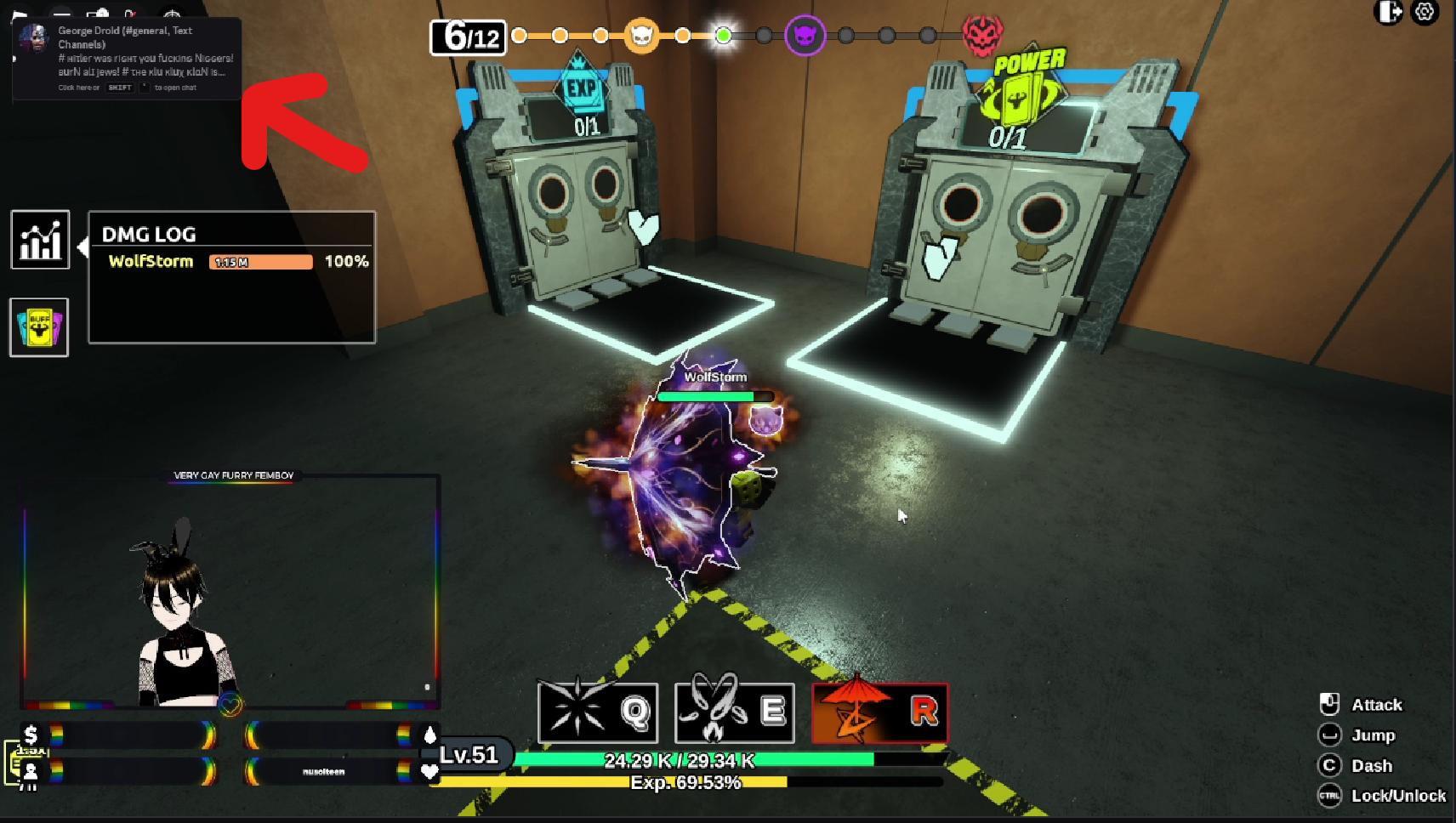Click the purple demon stage marker
This screenshot has width=1456, height=823.
pos(805,36)
